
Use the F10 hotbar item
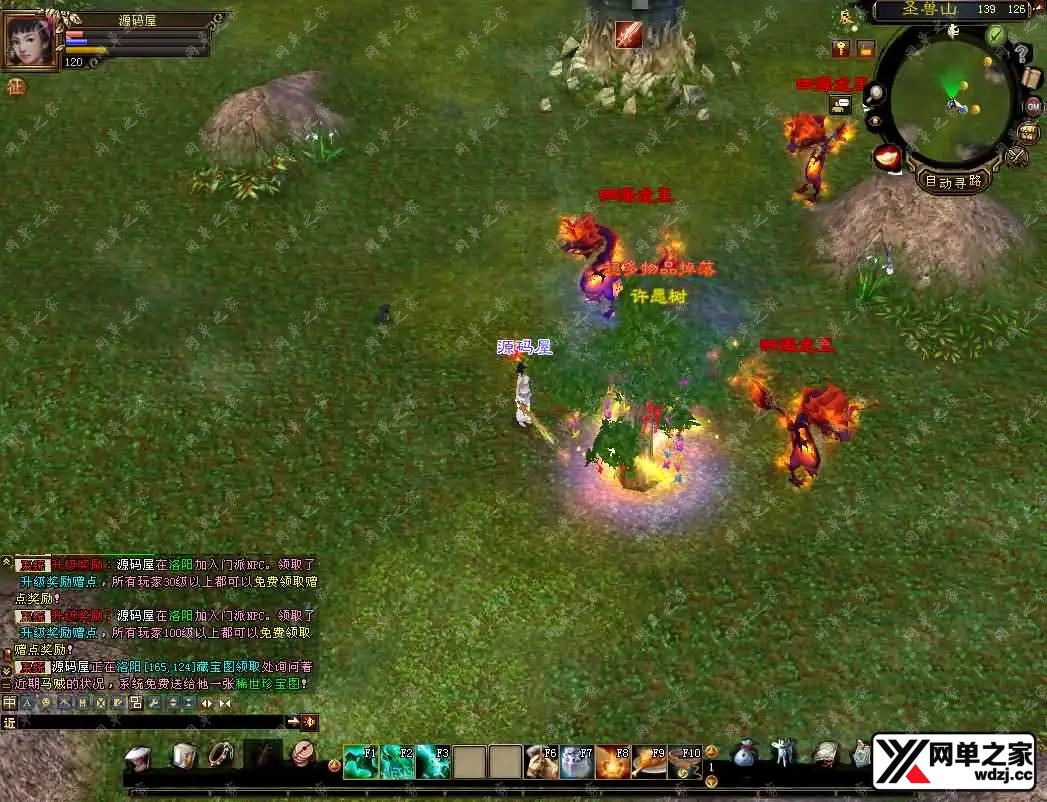point(685,761)
